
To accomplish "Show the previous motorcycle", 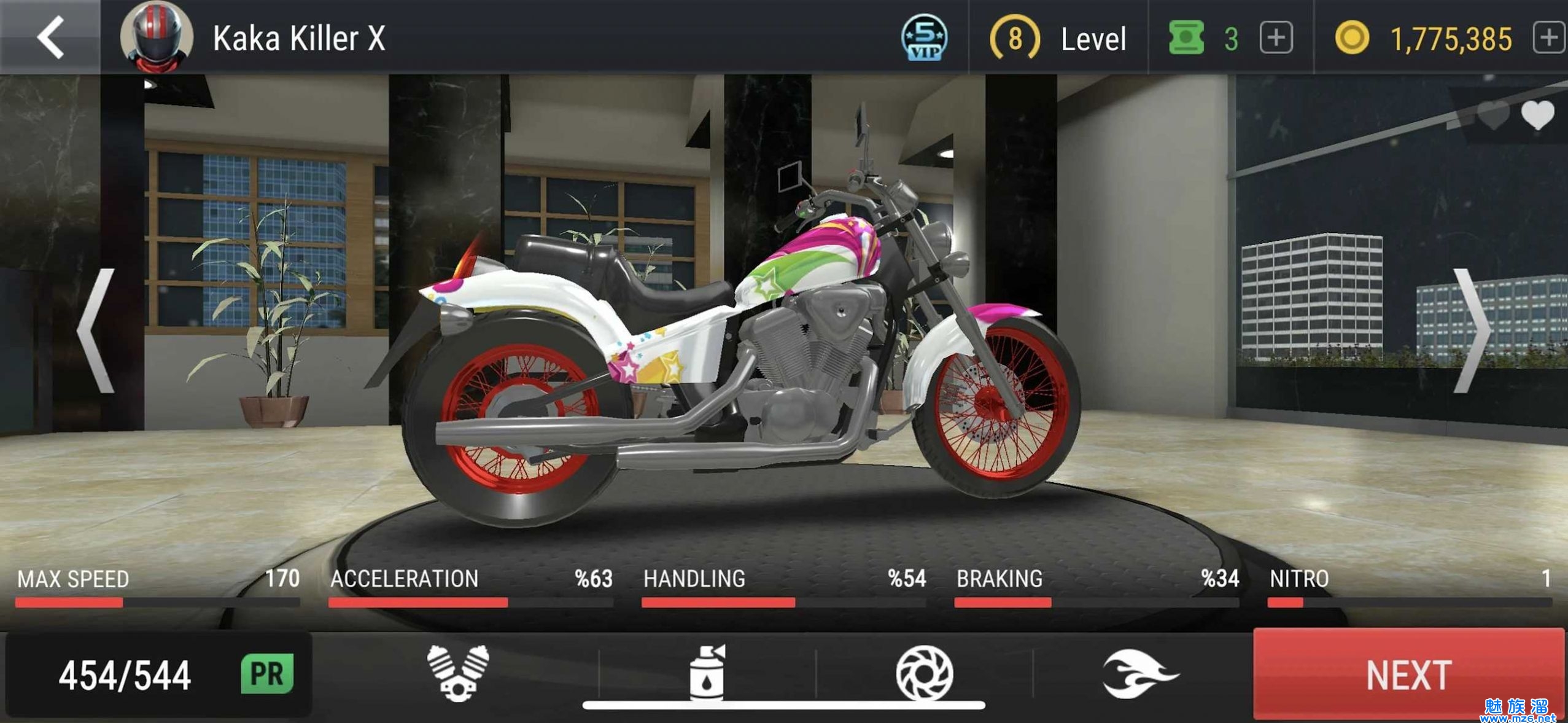I will tap(98, 332).
